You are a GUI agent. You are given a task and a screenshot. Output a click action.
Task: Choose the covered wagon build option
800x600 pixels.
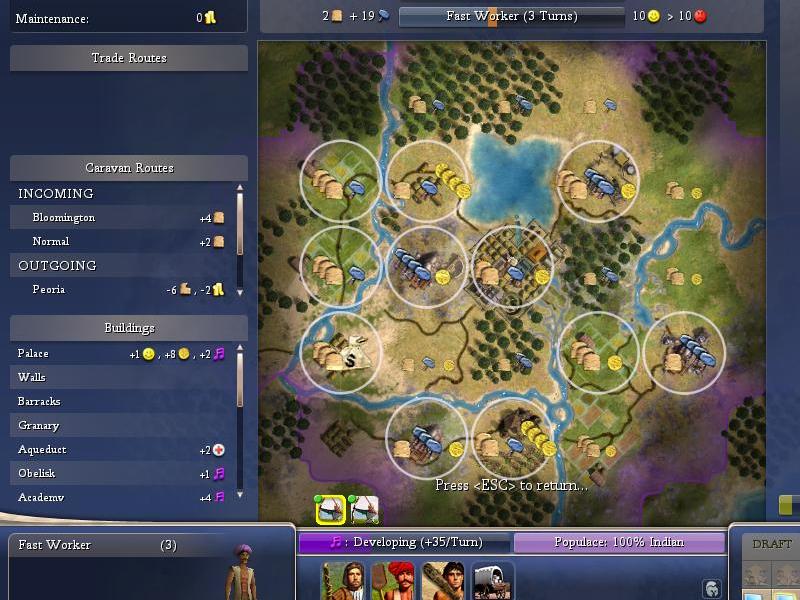click(491, 580)
